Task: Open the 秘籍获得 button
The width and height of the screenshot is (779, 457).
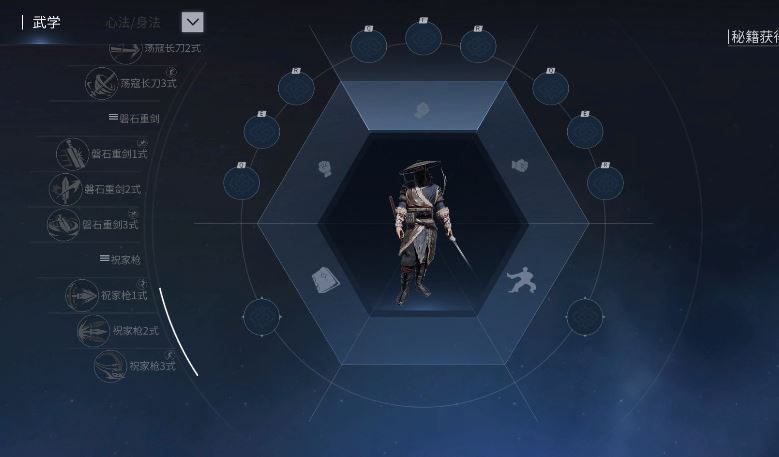Action: click(754, 37)
